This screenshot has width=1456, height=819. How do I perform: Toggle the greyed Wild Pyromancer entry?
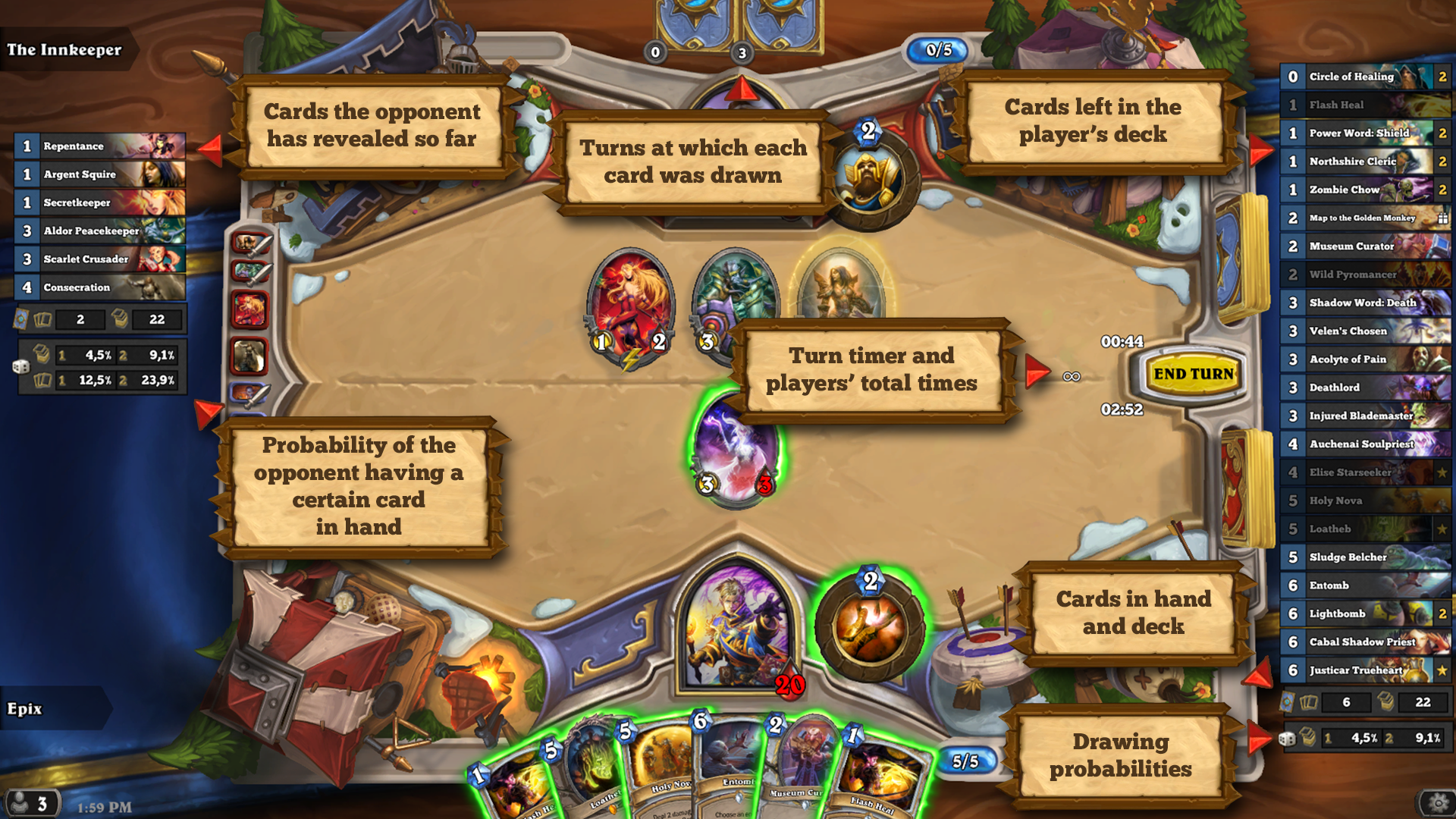point(1365,275)
